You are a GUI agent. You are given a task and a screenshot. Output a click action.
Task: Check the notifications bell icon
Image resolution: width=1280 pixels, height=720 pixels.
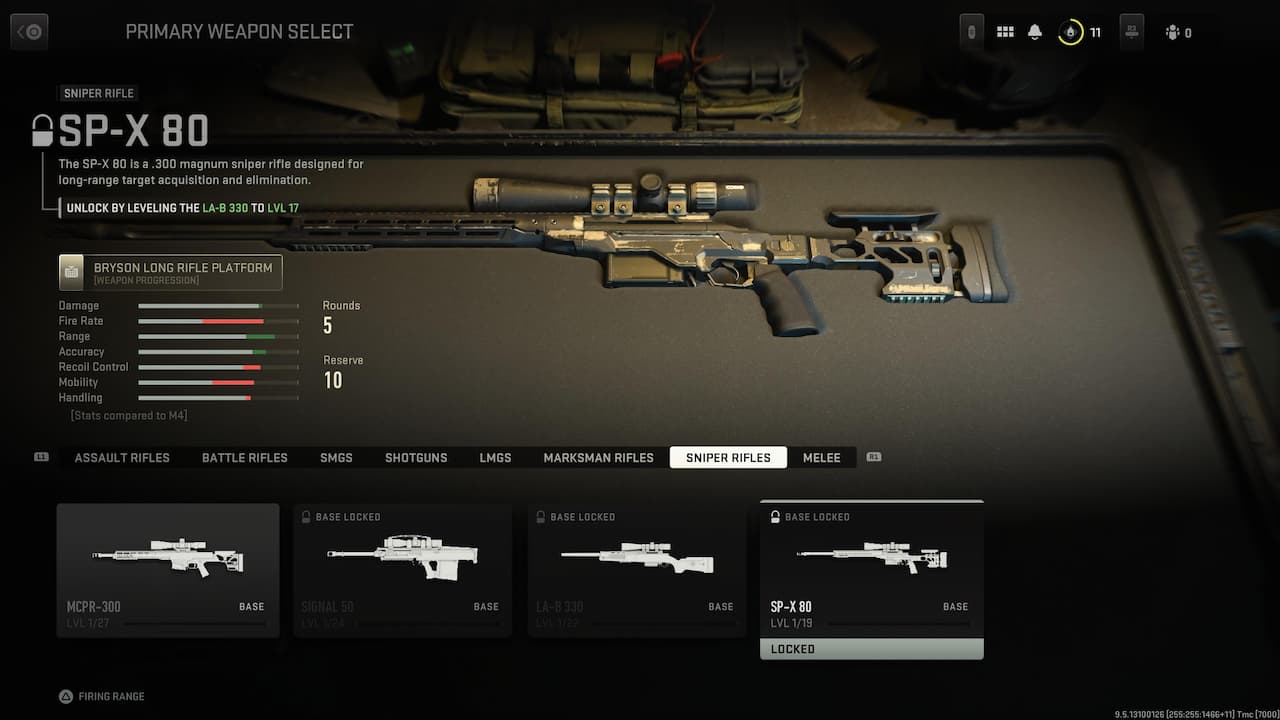pos(1035,32)
